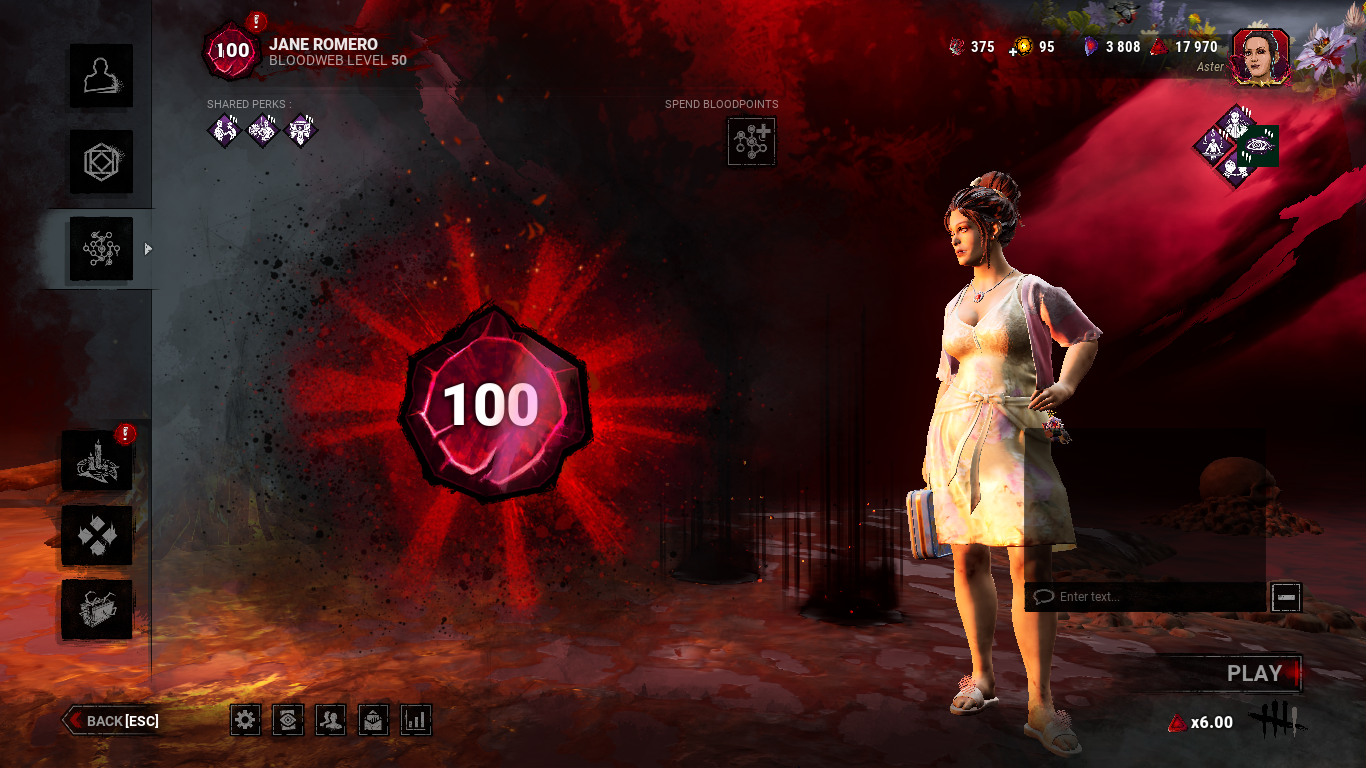
Task: Click the Spend Bloodpoints button
Action: tap(751, 141)
